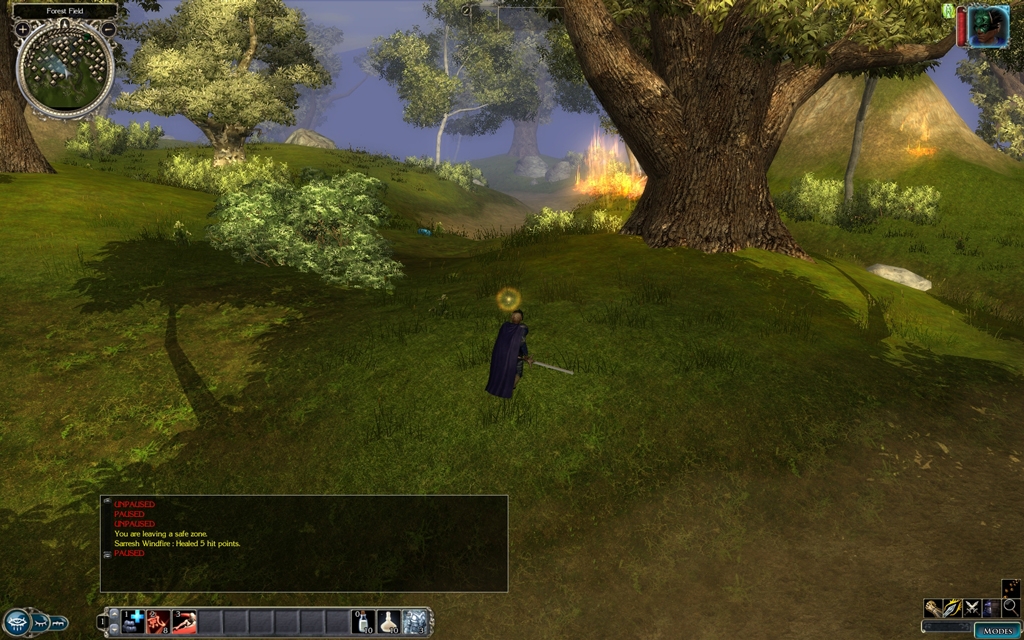This screenshot has width=1024, height=640.
Task: Click the footprints tracking mode icon
Action: (1010, 587)
